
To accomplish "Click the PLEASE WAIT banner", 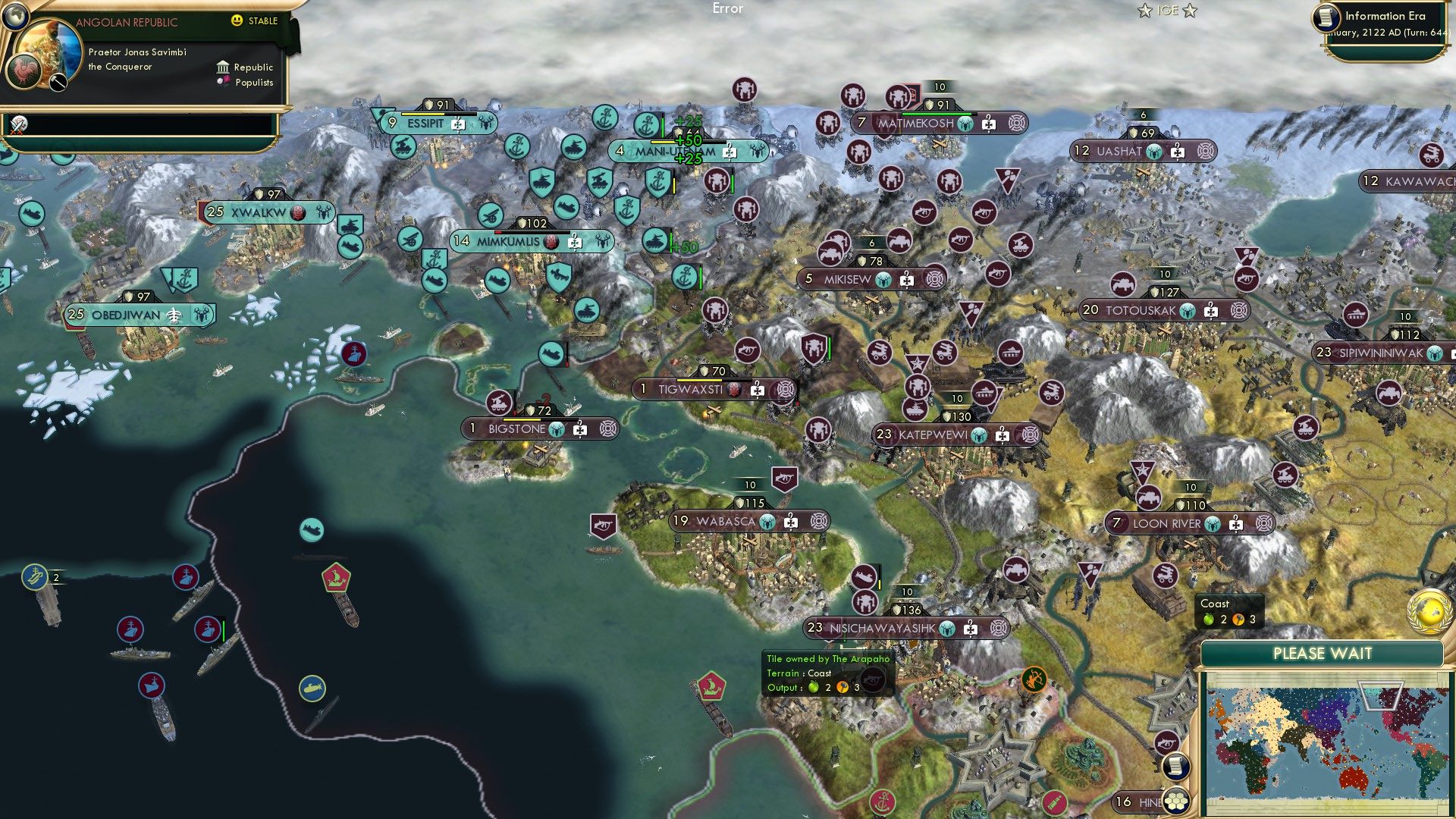I will (x=1323, y=652).
